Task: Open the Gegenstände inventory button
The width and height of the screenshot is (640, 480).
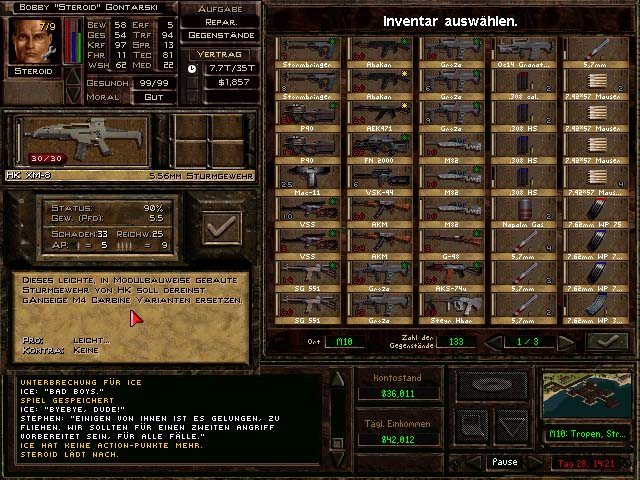Action: click(223, 35)
